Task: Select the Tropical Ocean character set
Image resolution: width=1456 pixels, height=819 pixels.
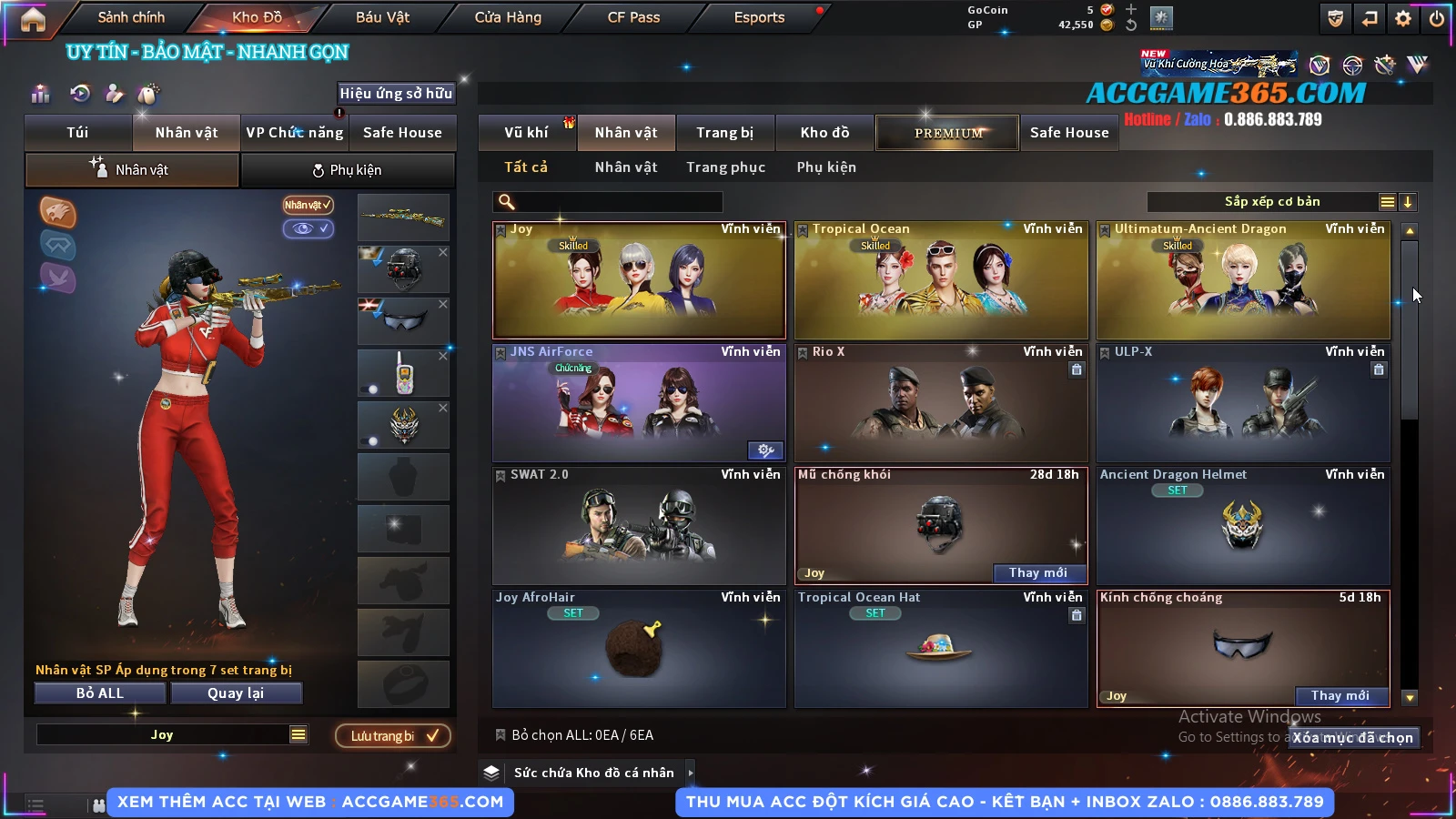Action: (x=941, y=280)
